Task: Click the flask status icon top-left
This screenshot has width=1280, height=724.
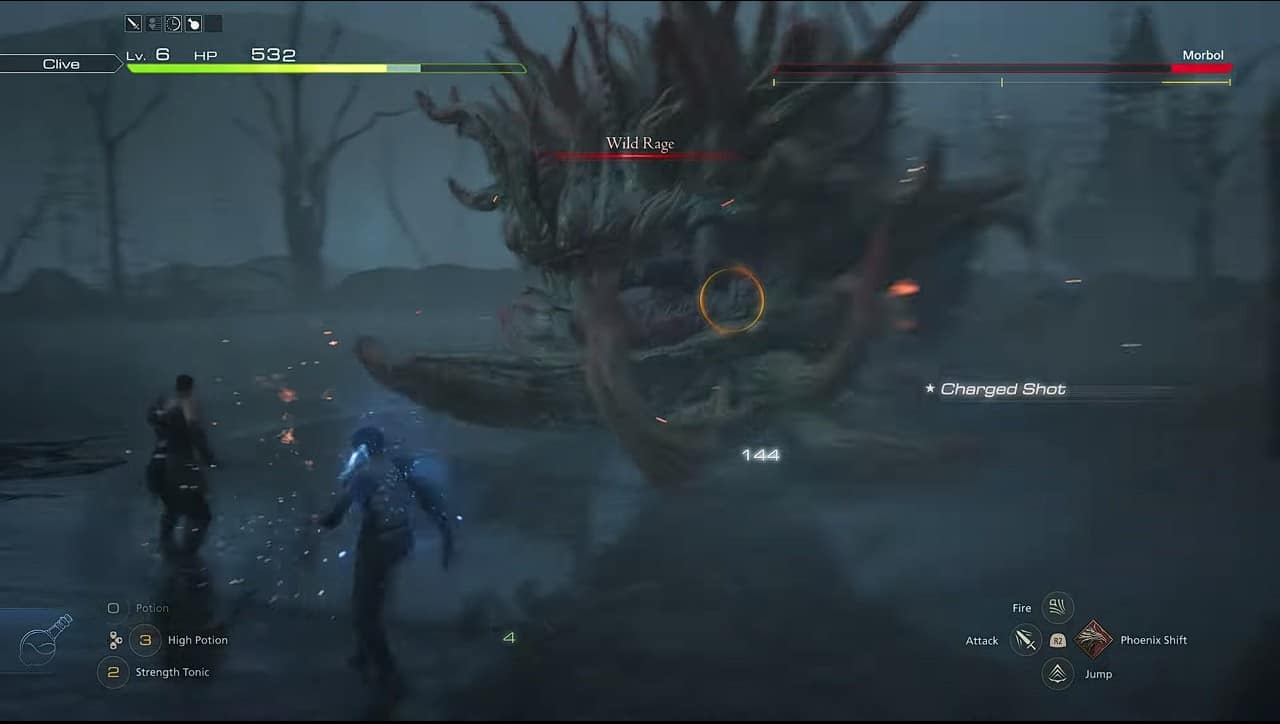Action: pos(194,23)
